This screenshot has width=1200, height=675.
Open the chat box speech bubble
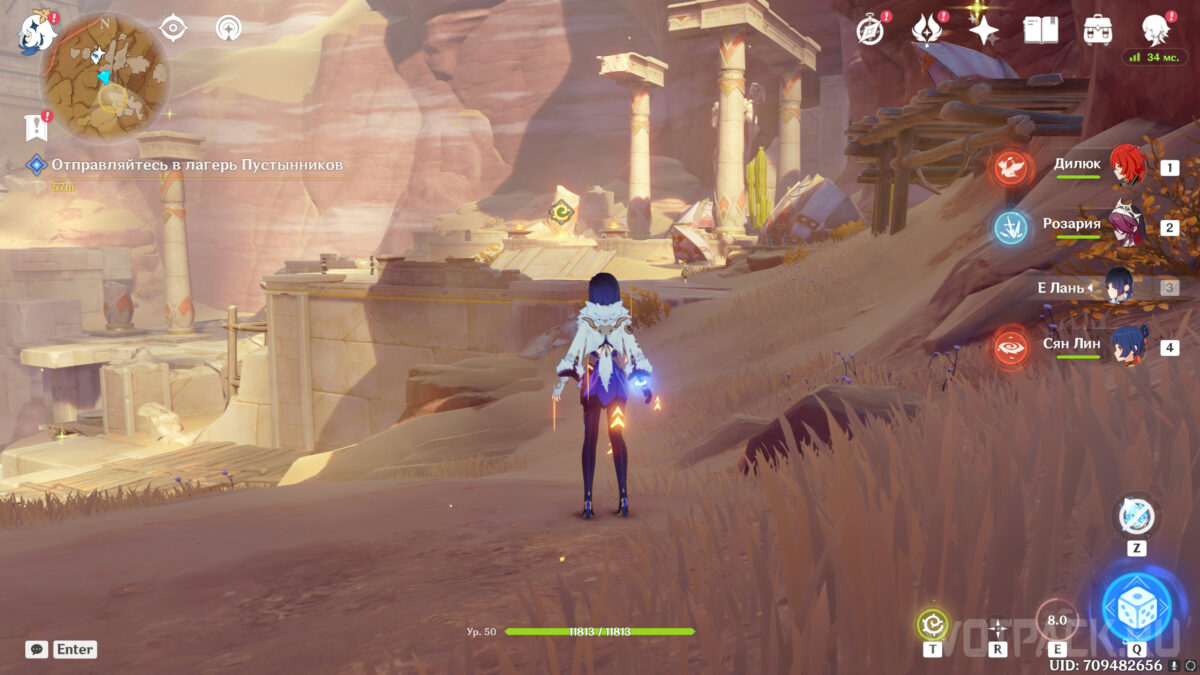[37, 649]
